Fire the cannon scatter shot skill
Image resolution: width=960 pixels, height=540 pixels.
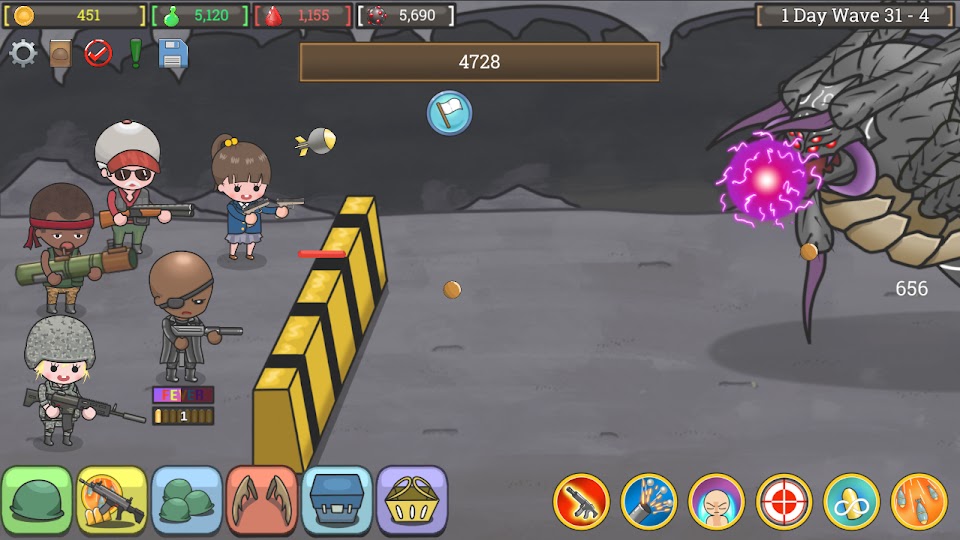[649, 501]
